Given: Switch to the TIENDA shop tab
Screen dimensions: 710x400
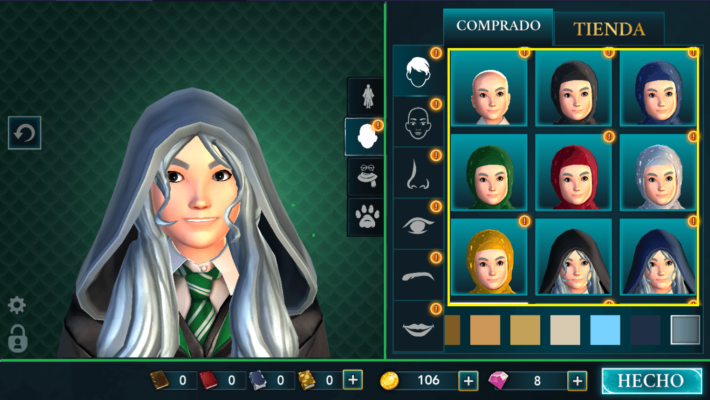Looking at the screenshot, I should (609, 29).
